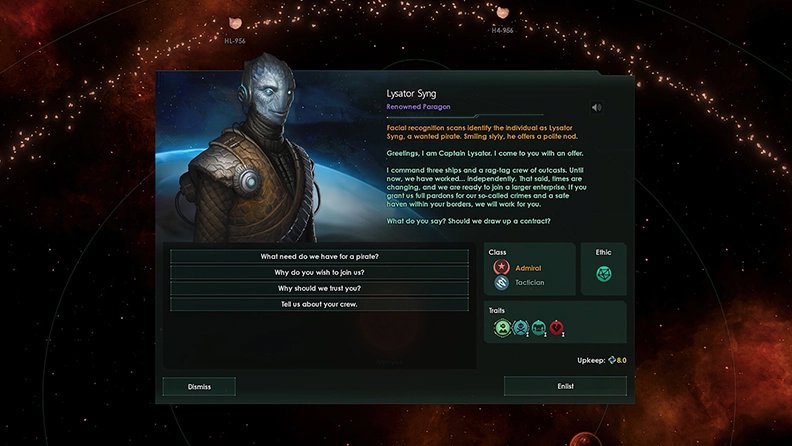
Task: Click the Admiral class star icon
Action: click(x=501, y=268)
